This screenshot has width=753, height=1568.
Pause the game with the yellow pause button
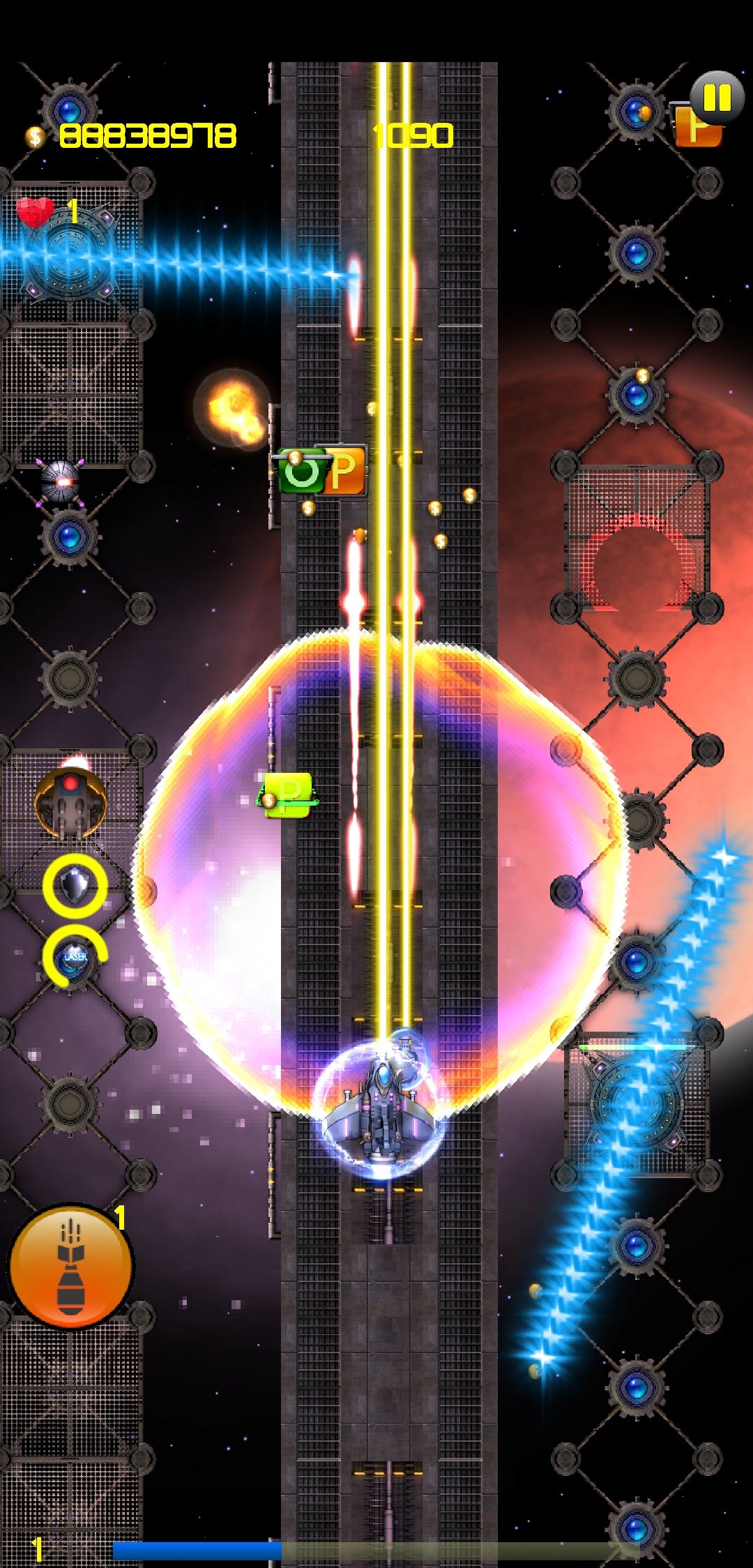(717, 98)
